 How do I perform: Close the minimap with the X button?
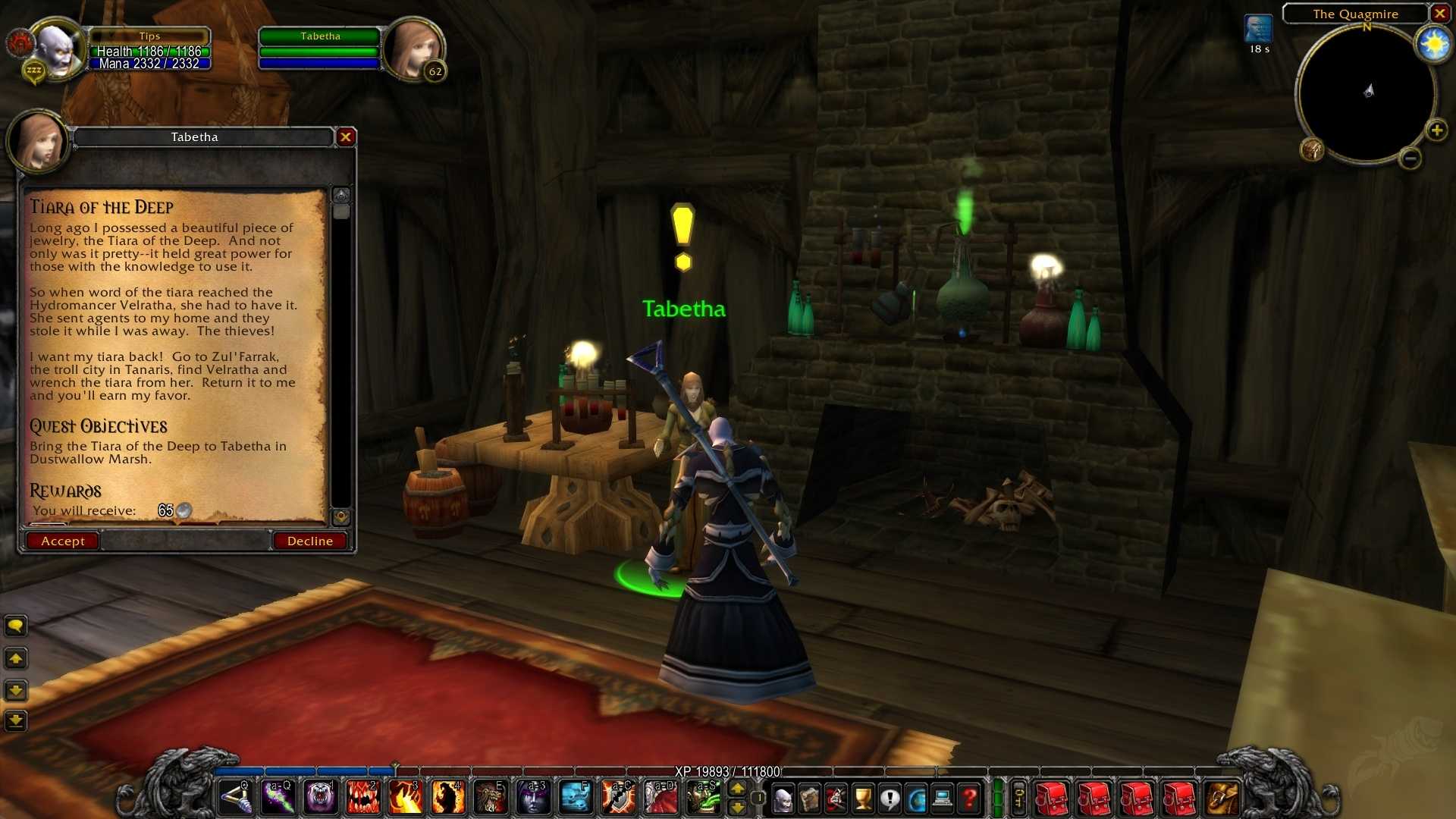click(x=1439, y=14)
